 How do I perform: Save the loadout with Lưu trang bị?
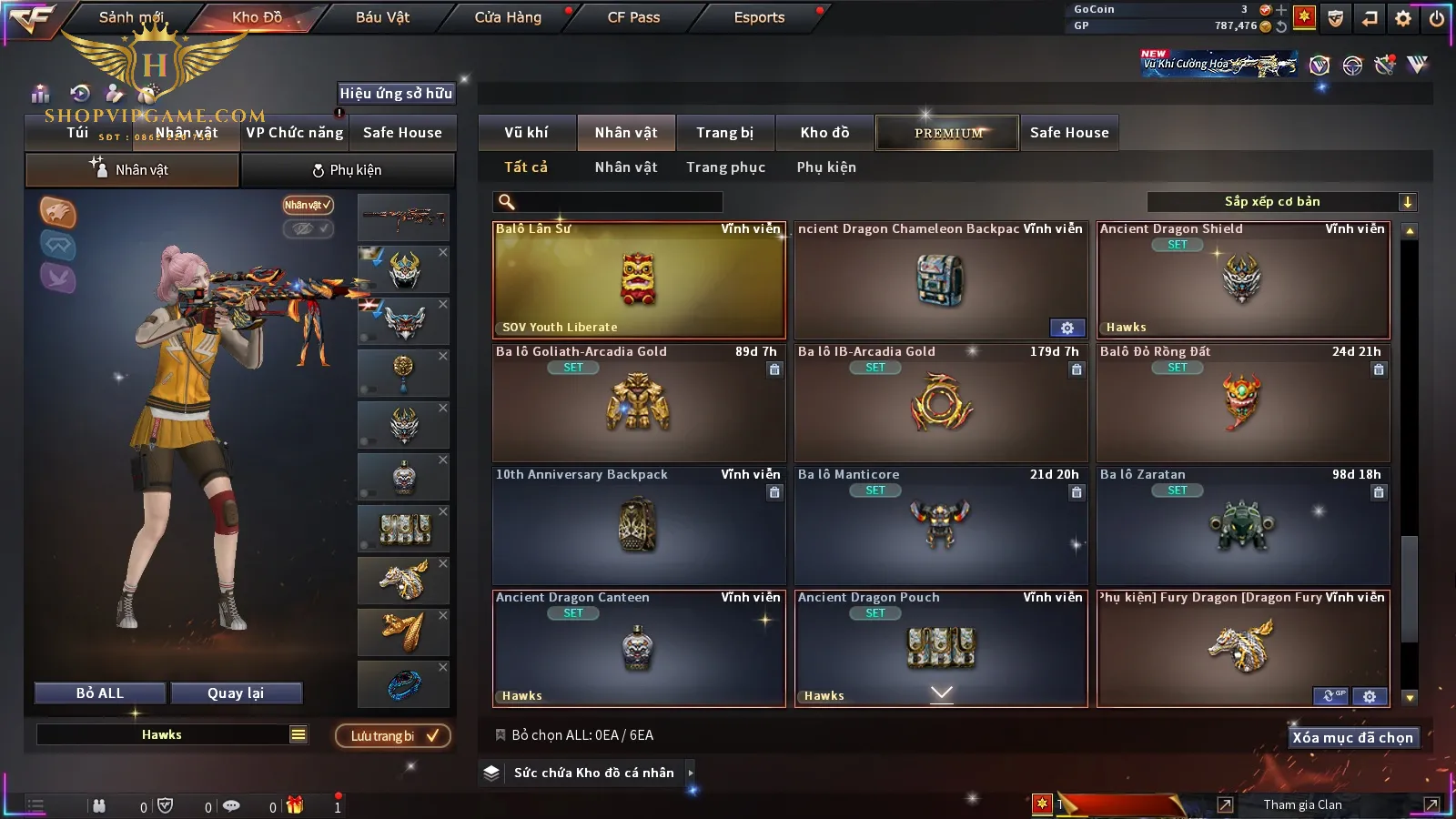(x=393, y=736)
